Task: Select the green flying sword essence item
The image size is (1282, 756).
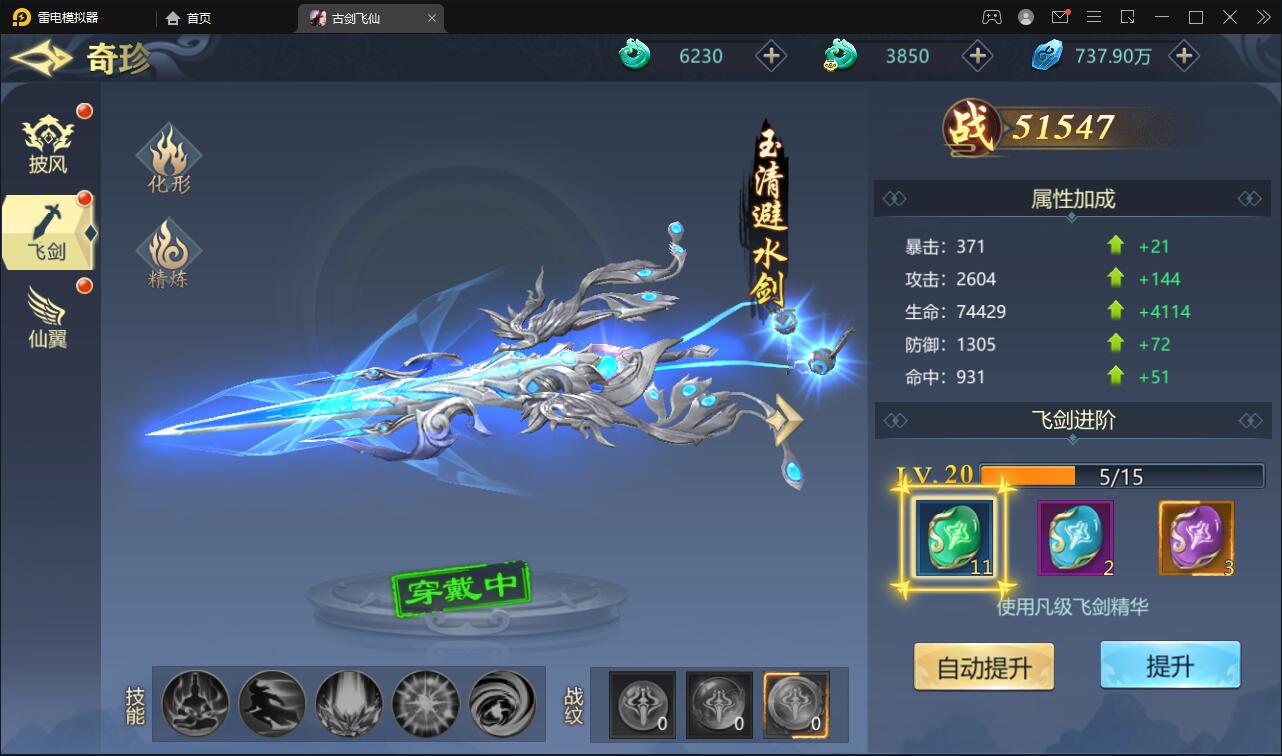Action: 956,537
